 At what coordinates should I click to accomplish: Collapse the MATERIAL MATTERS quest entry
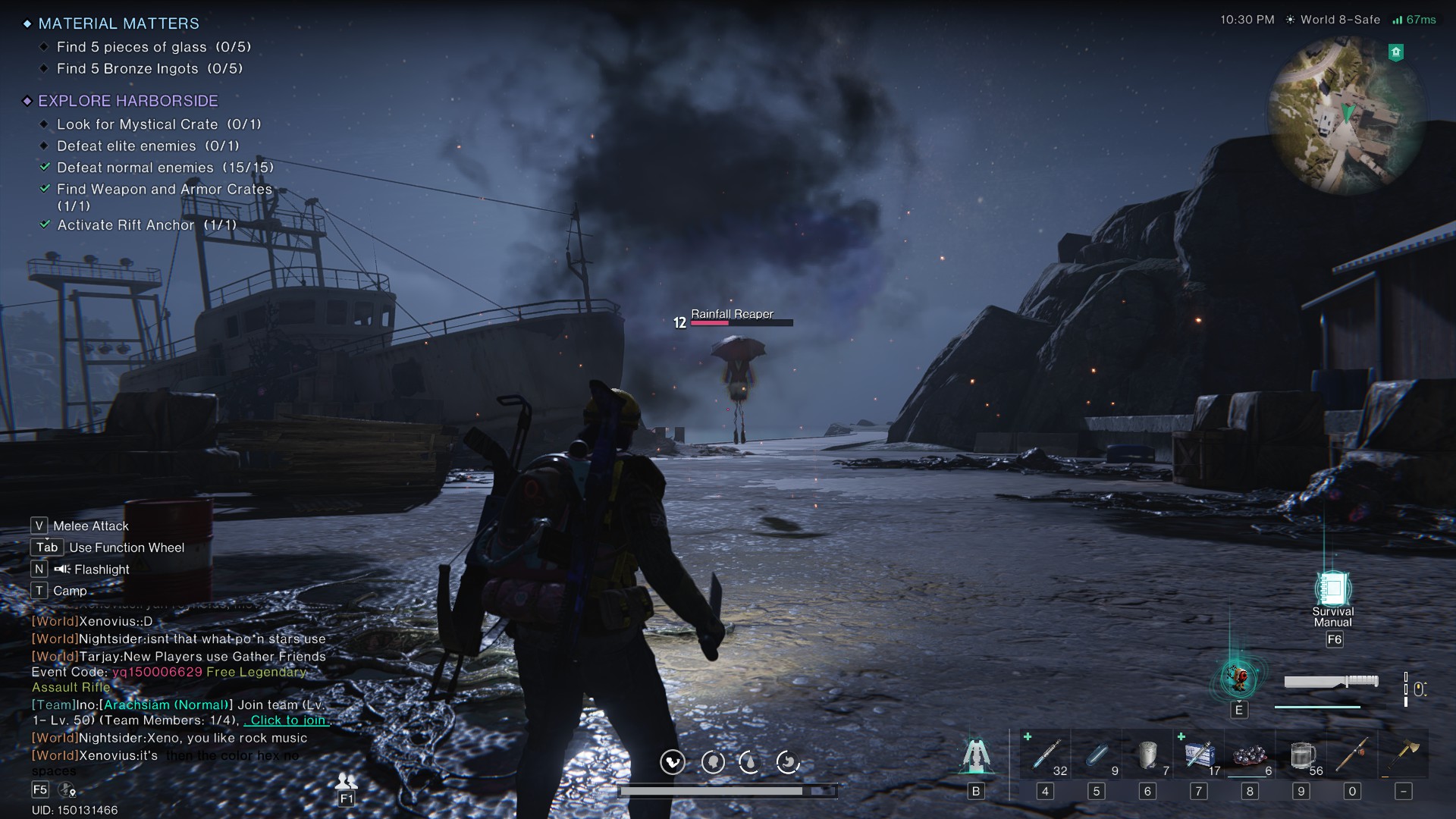click(27, 24)
